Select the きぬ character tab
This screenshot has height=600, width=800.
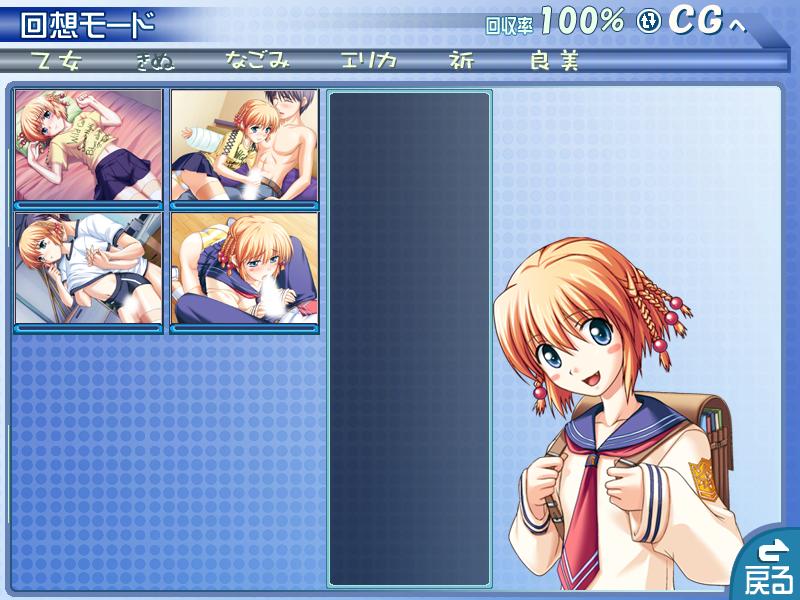click(155, 61)
